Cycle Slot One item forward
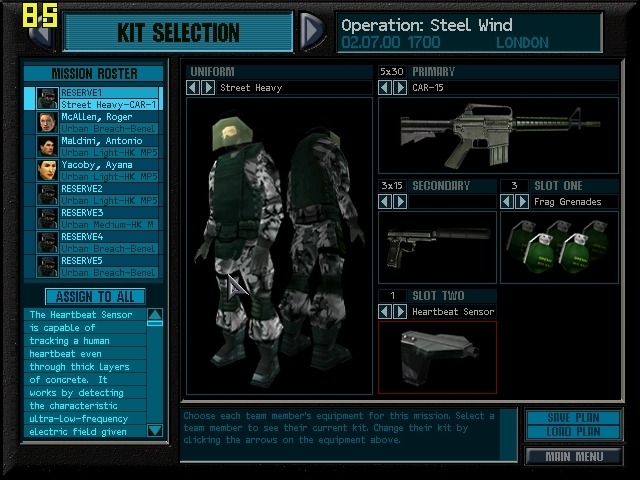Viewport: 640px width, 480px height. (x=521, y=201)
